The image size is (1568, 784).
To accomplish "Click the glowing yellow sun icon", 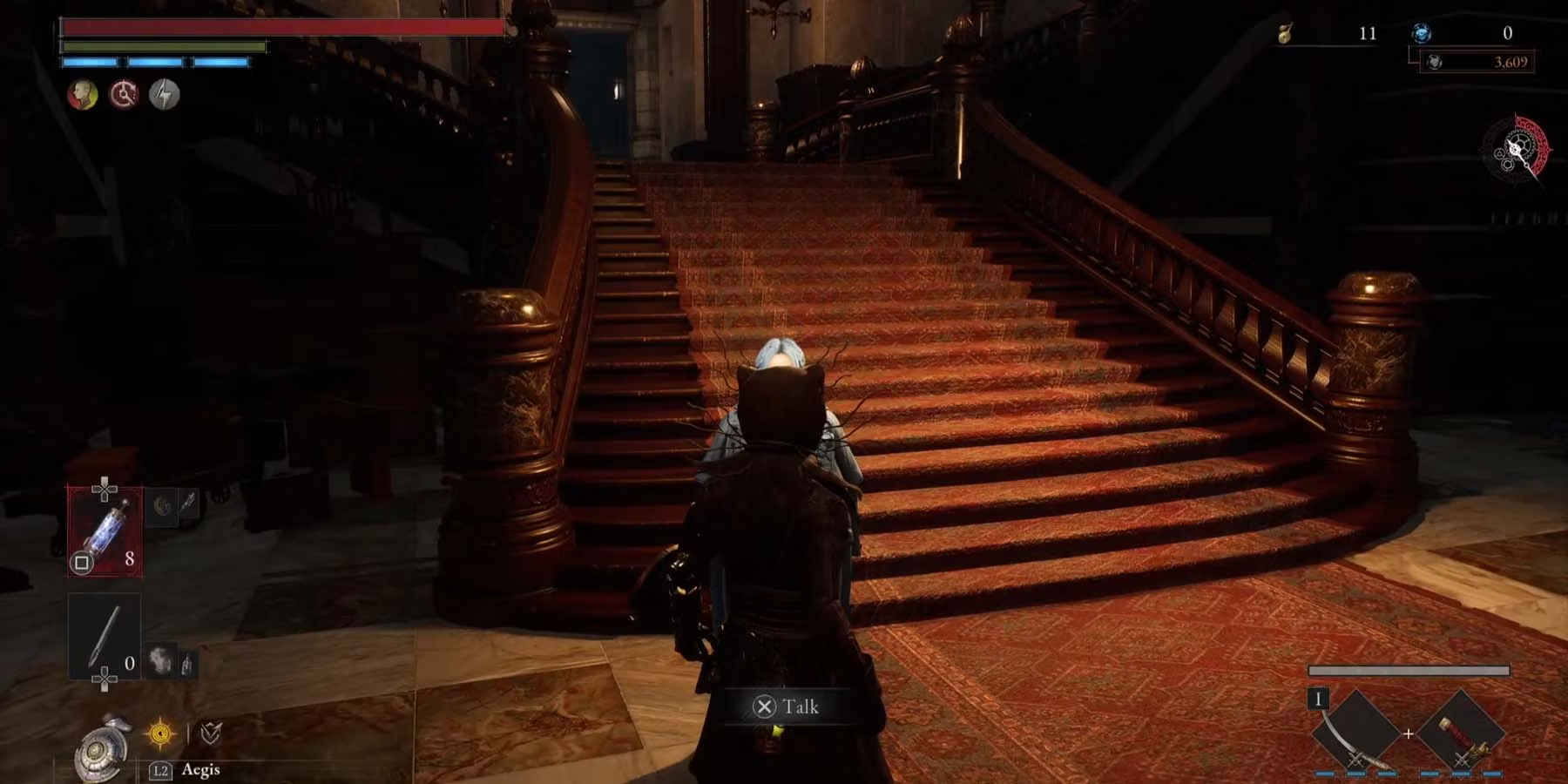I will click(160, 733).
